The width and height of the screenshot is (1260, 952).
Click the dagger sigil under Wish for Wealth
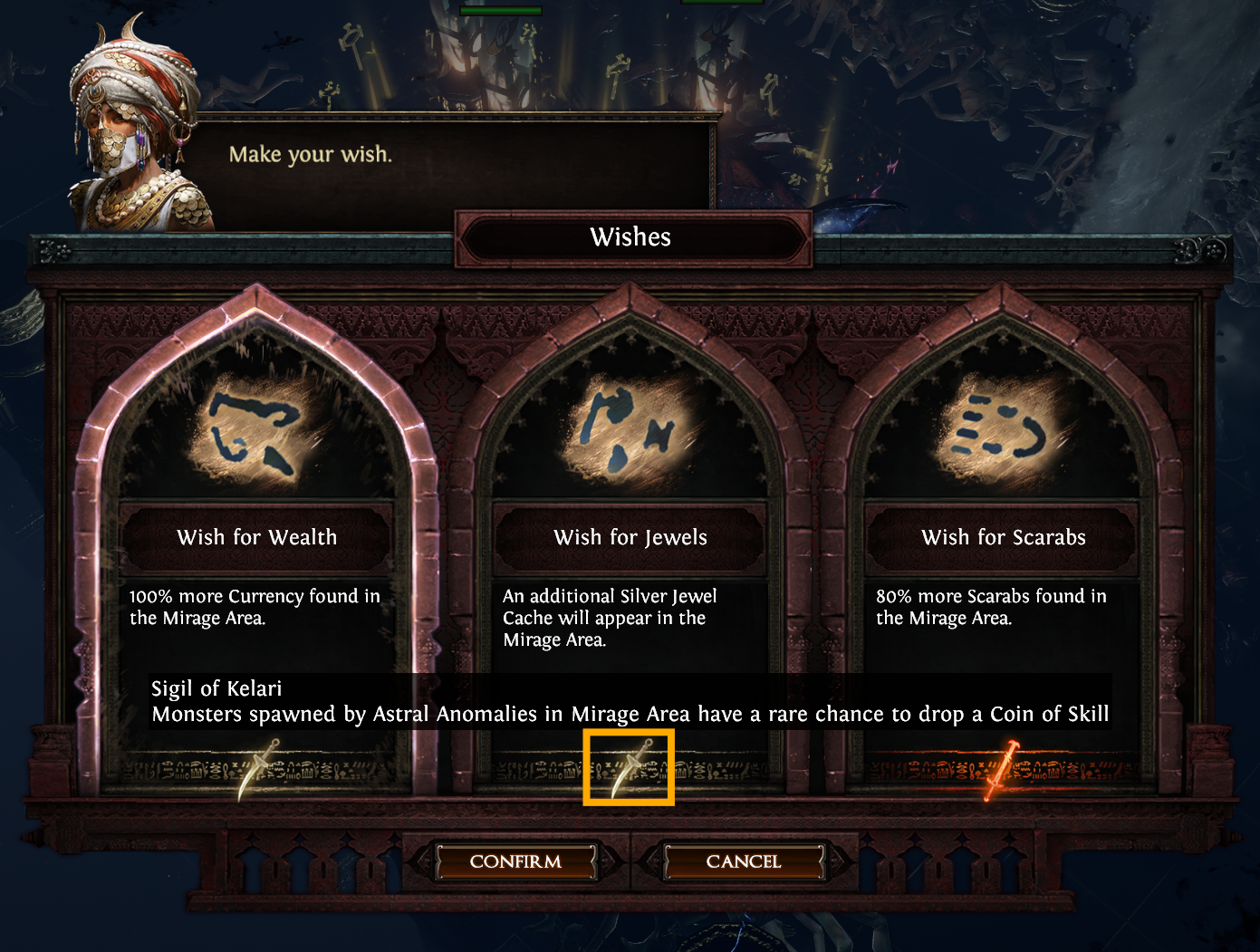pyautogui.click(x=258, y=769)
